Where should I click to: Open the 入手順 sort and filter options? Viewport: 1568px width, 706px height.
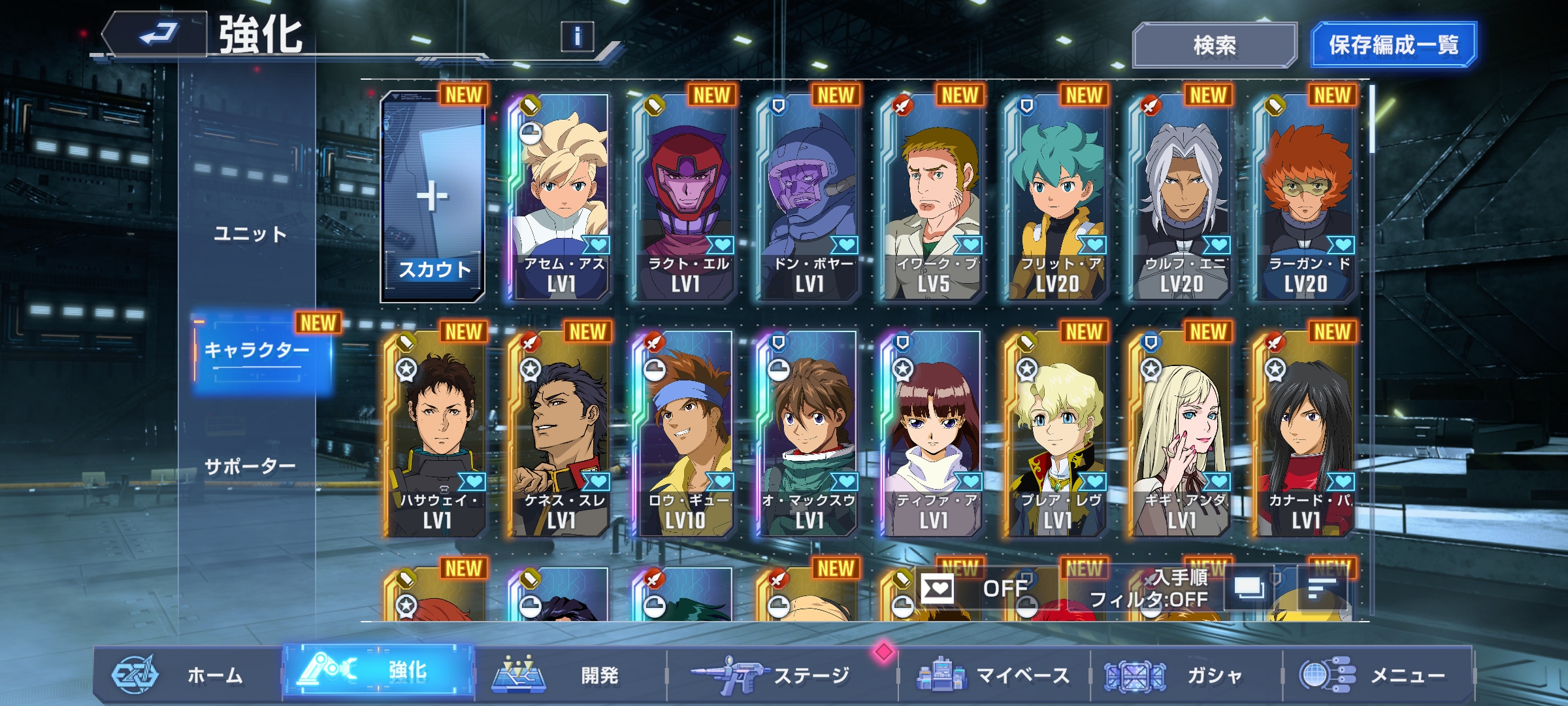[1149, 588]
